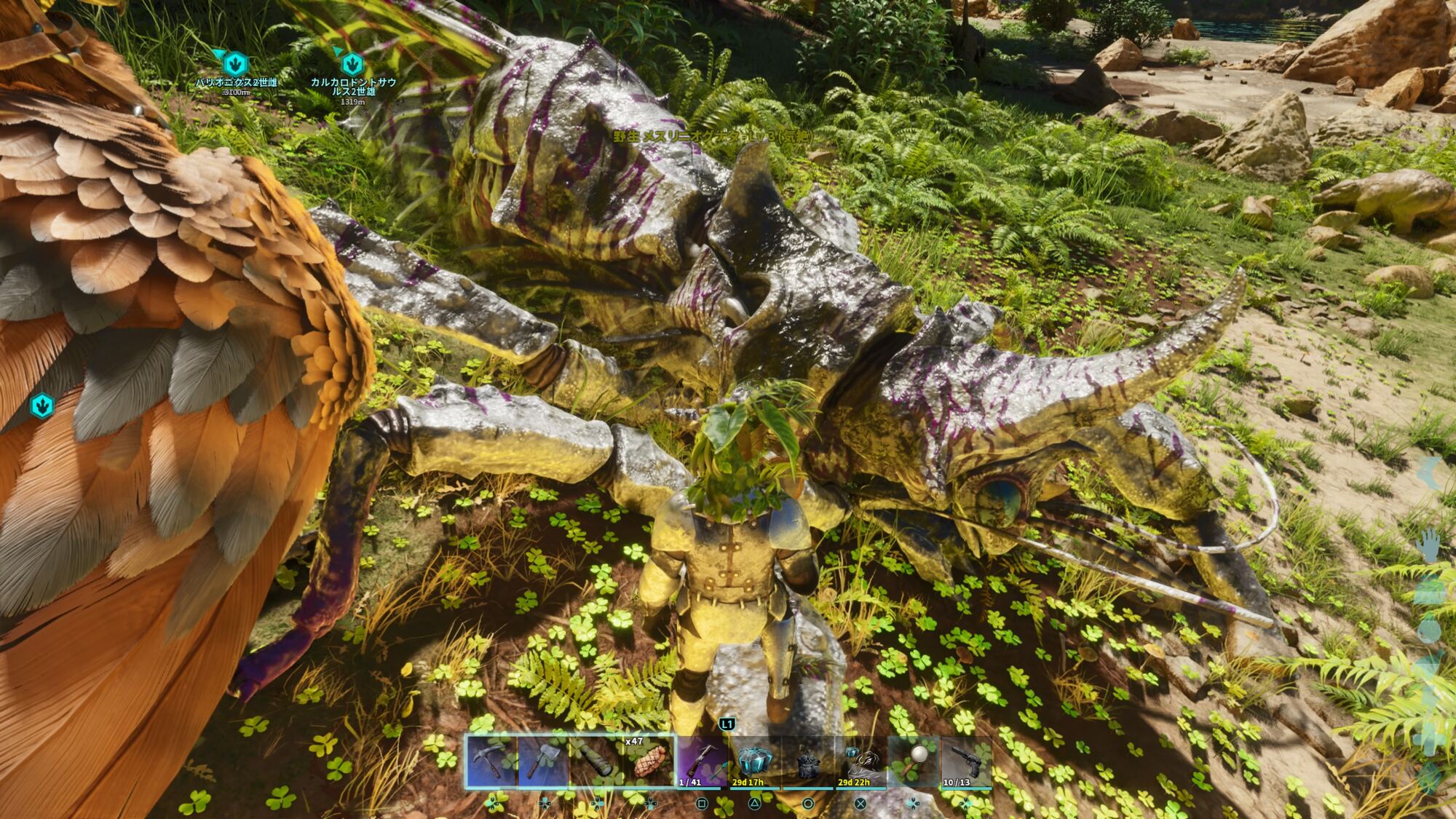Equip the magnifying glass from the hotbar
This screenshot has width=1456, height=819.
913,761
